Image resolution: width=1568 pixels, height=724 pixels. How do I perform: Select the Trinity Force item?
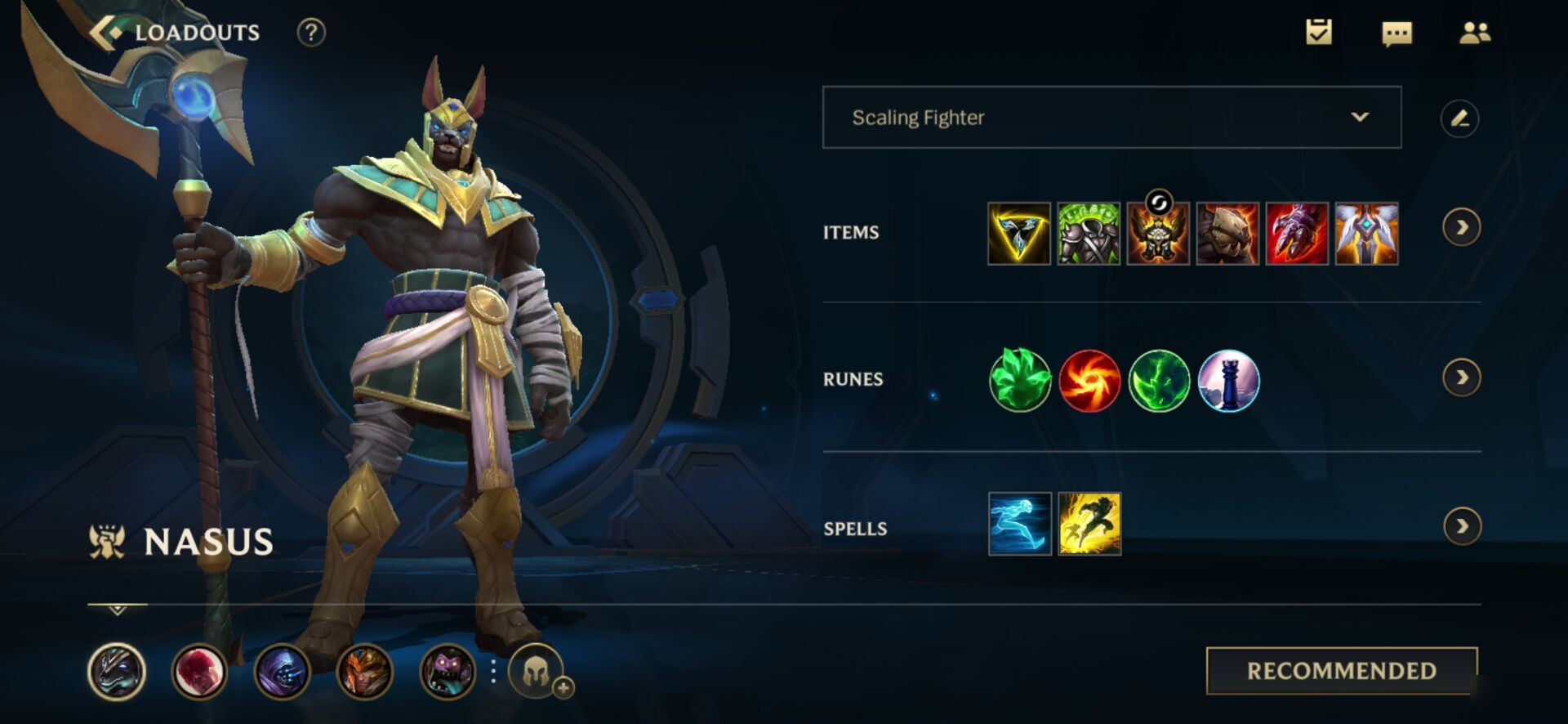(1018, 234)
